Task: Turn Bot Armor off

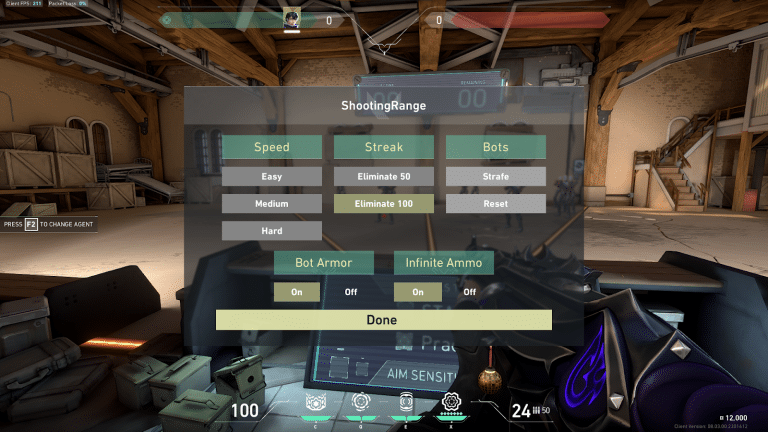Action: click(351, 292)
